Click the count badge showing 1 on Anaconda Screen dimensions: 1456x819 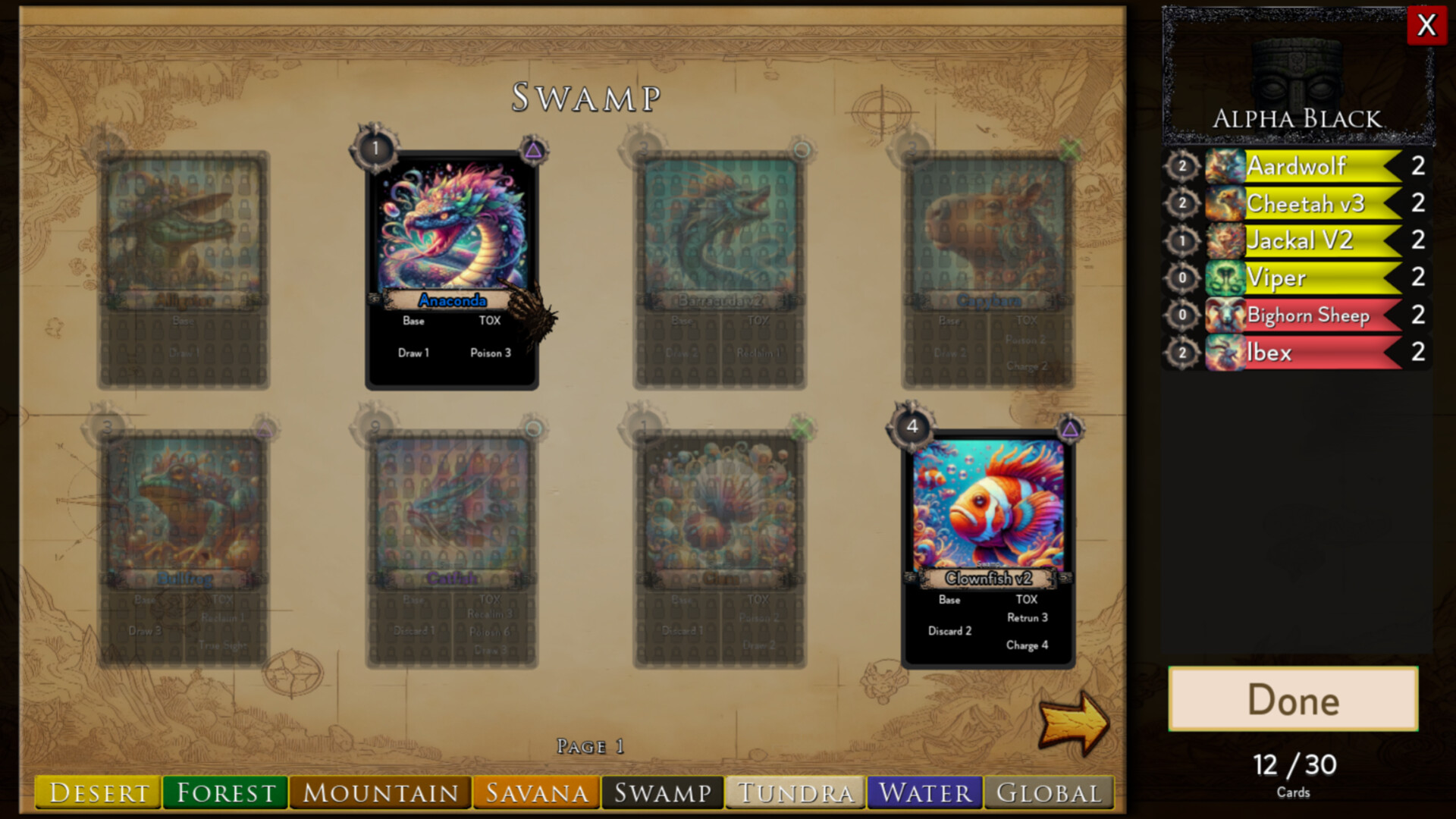pyautogui.click(x=374, y=149)
